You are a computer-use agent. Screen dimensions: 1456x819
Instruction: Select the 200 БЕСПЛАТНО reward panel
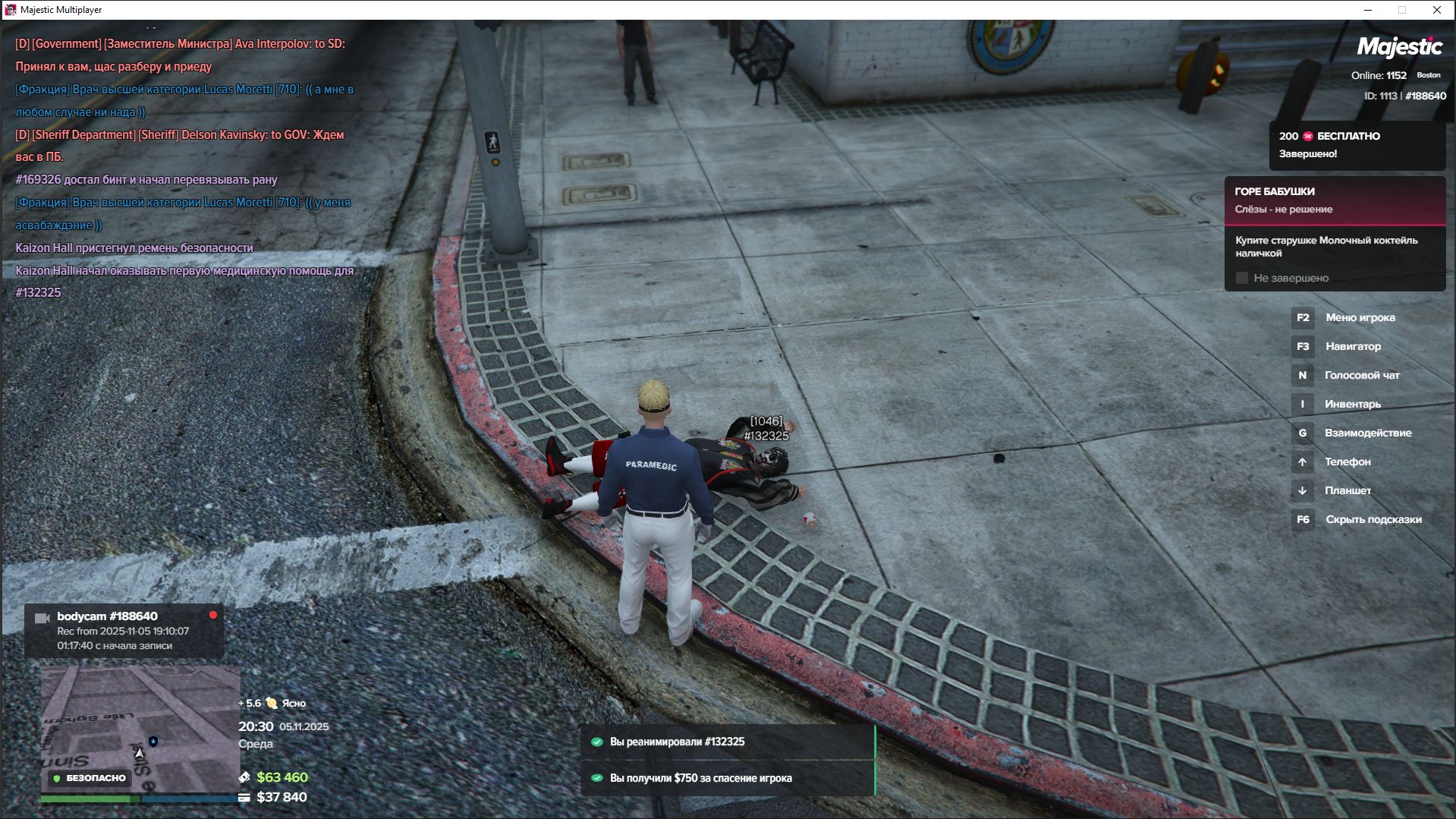coord(1357,145)
